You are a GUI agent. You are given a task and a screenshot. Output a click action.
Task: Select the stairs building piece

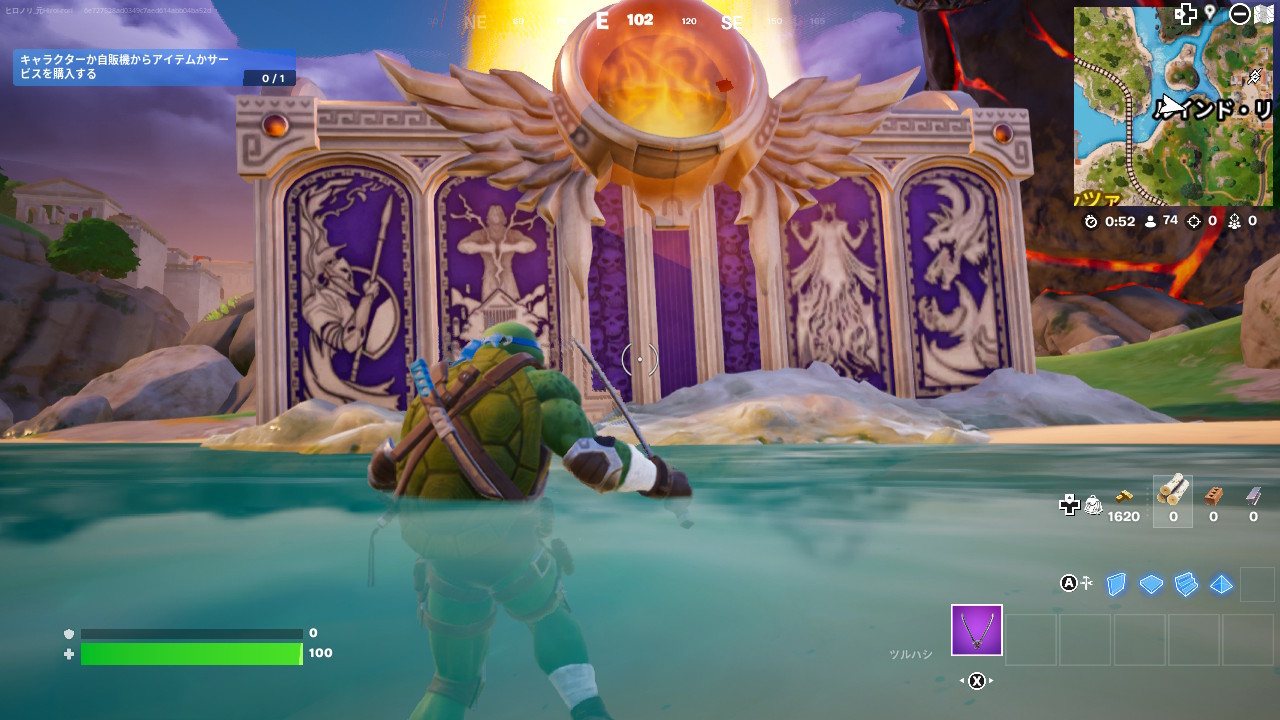(x=1186, y=584)
